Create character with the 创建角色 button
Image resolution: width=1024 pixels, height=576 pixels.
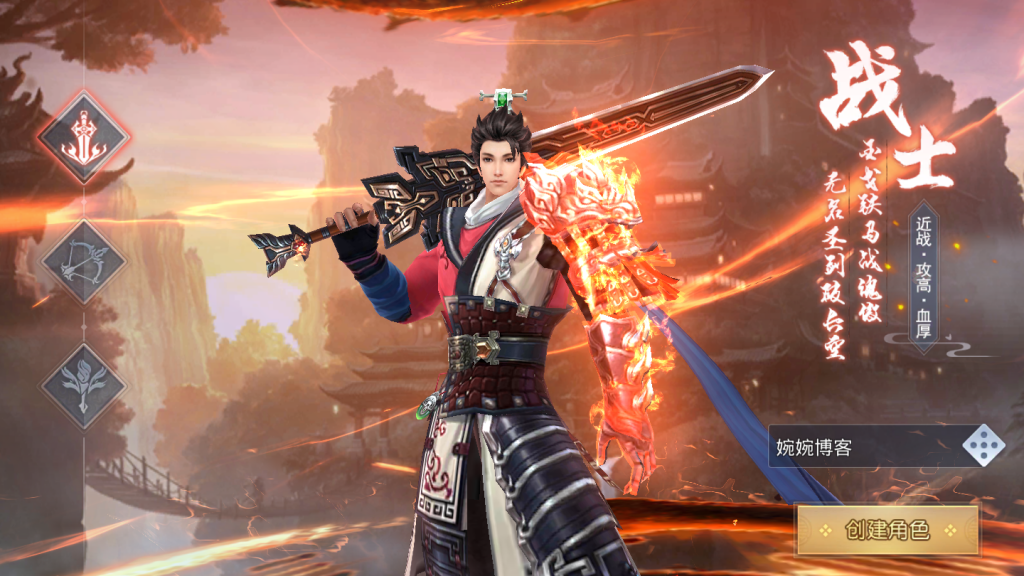tap(887, 529)
